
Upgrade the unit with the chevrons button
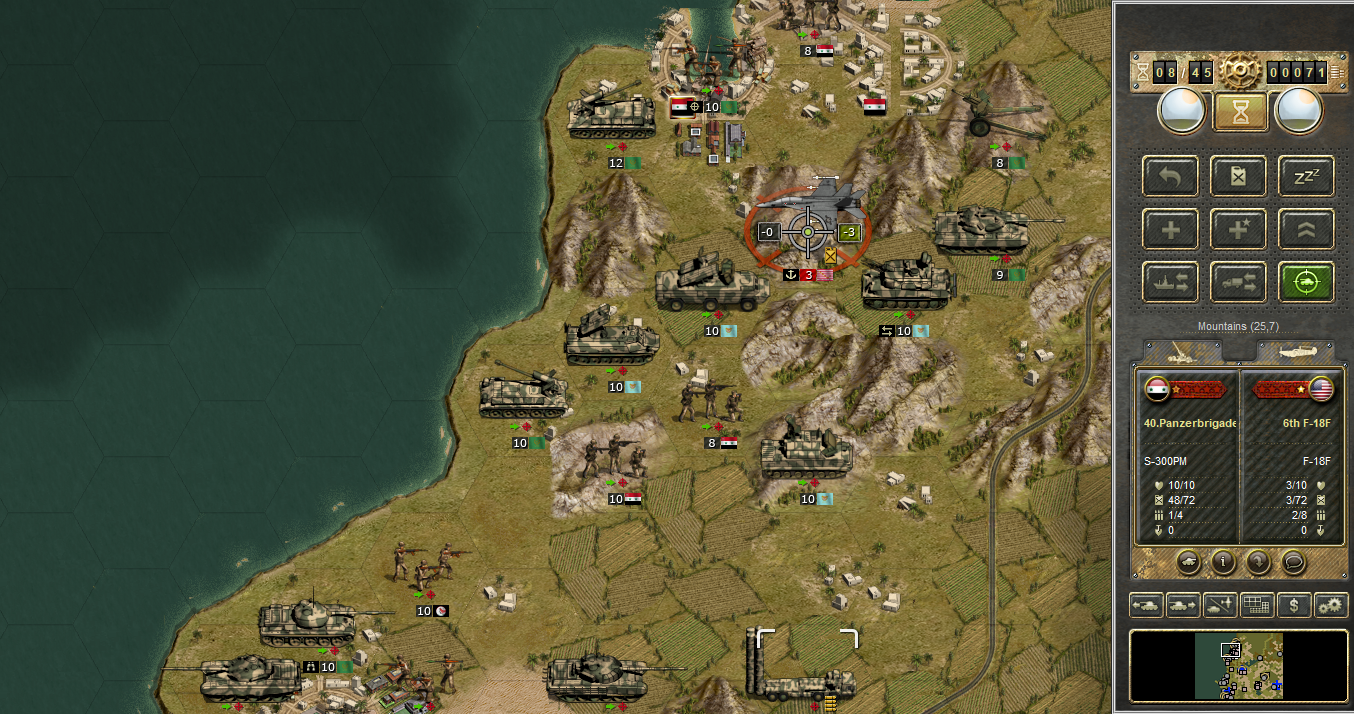coord(1306,230)
